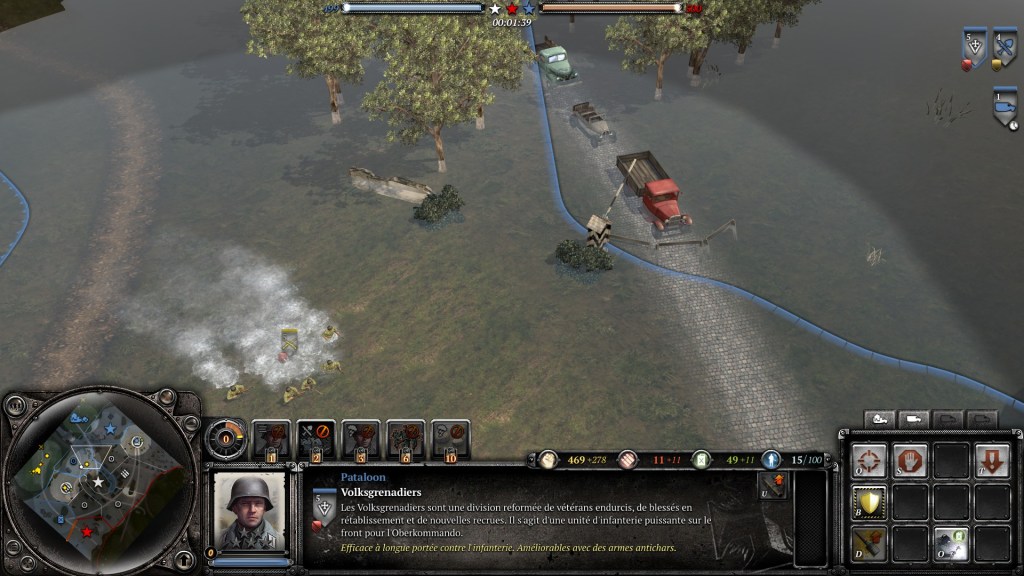This screenshot has width=1024, height=576.
Task: Switch to the infantry production tab
Action: coord(879,419)
